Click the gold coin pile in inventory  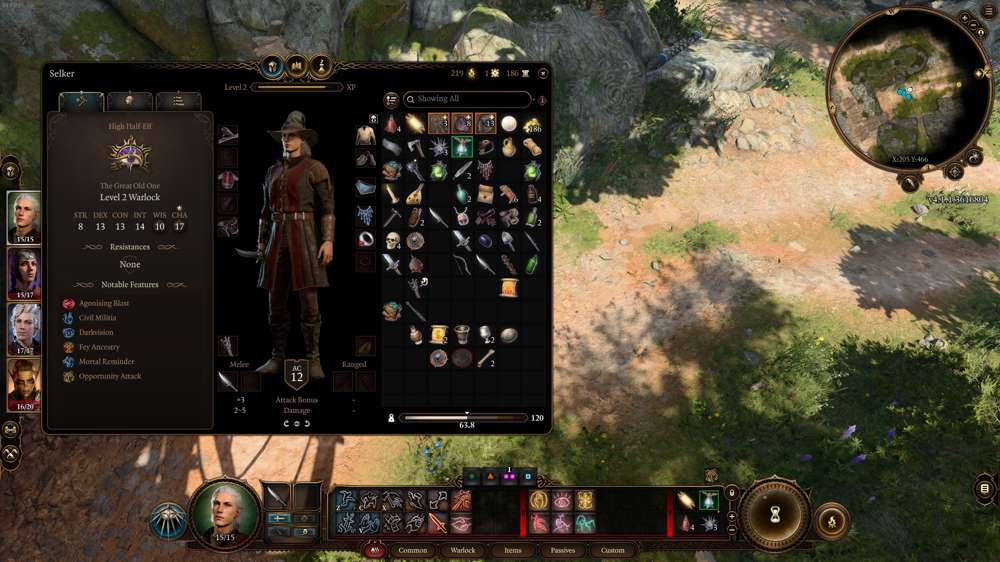click(532, 124)
